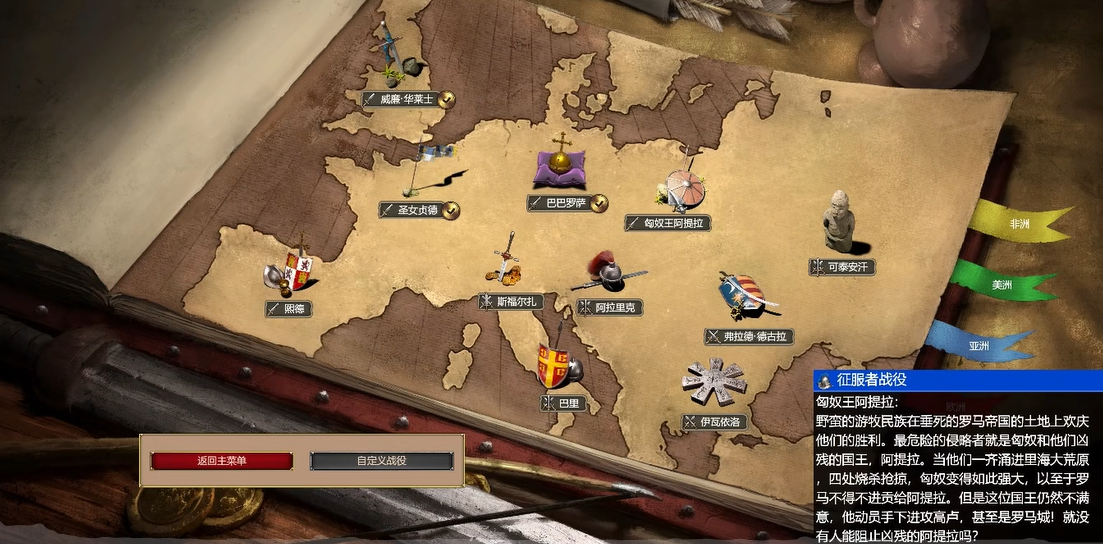
Task: Switch to the 美洲 map flag
Action: (x=1000, y=285)
